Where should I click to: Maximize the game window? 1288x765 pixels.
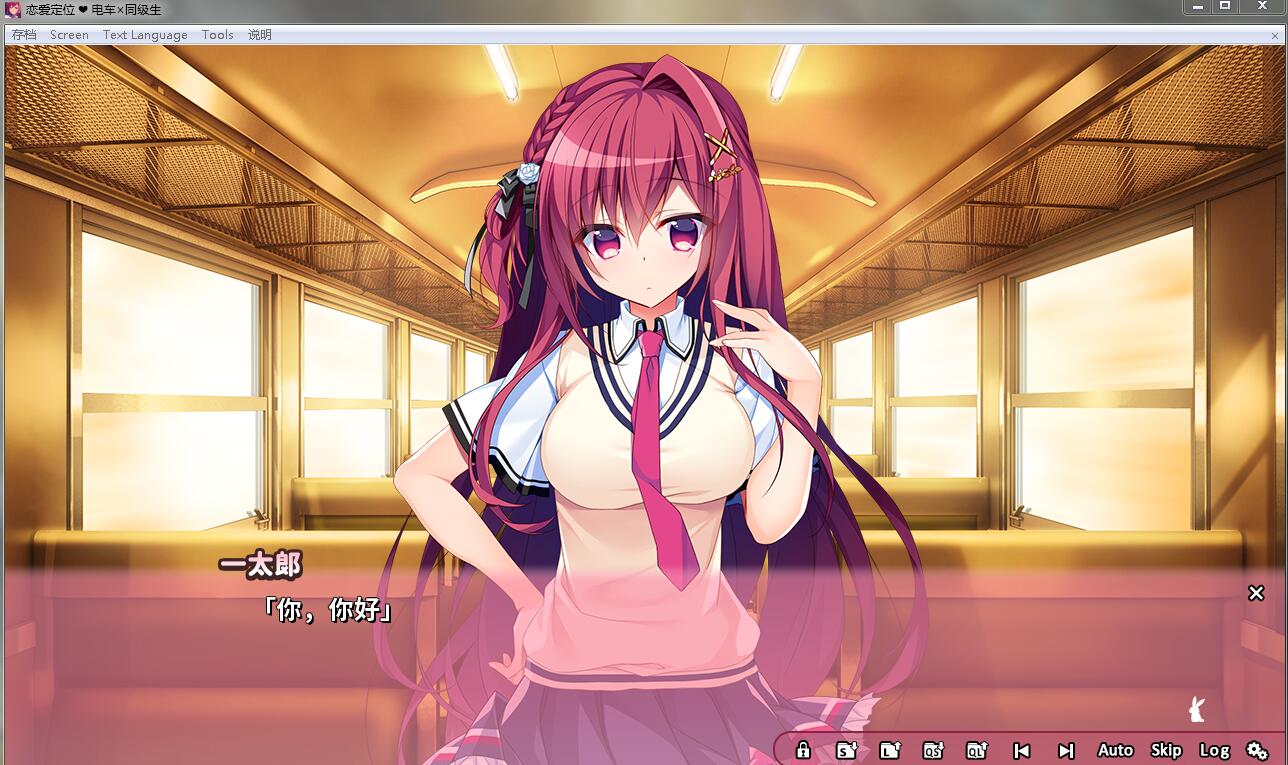tap(1224, 7)
